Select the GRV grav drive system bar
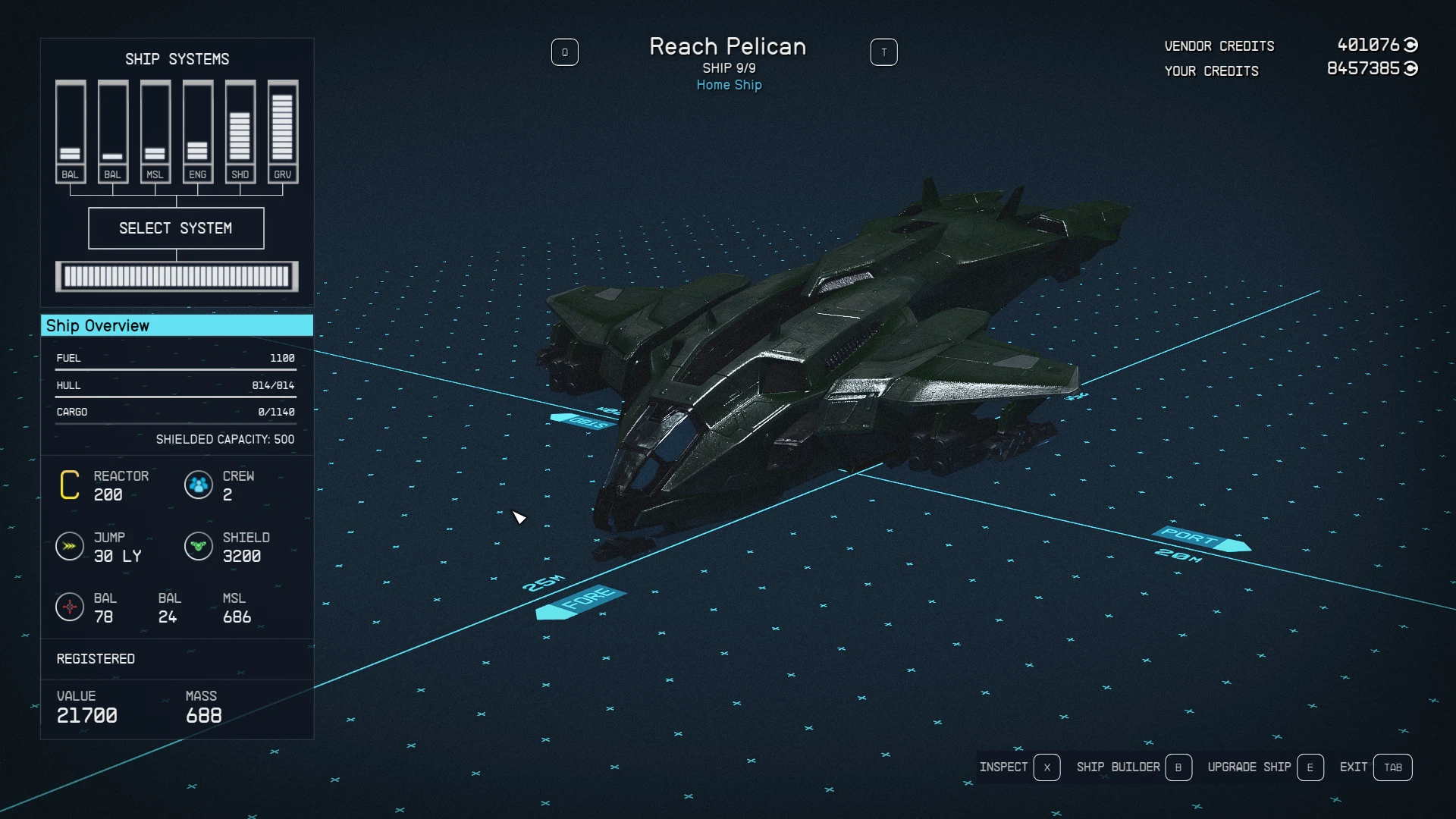The width and height of the screenshot is (1456, 819). click(282, 132)
